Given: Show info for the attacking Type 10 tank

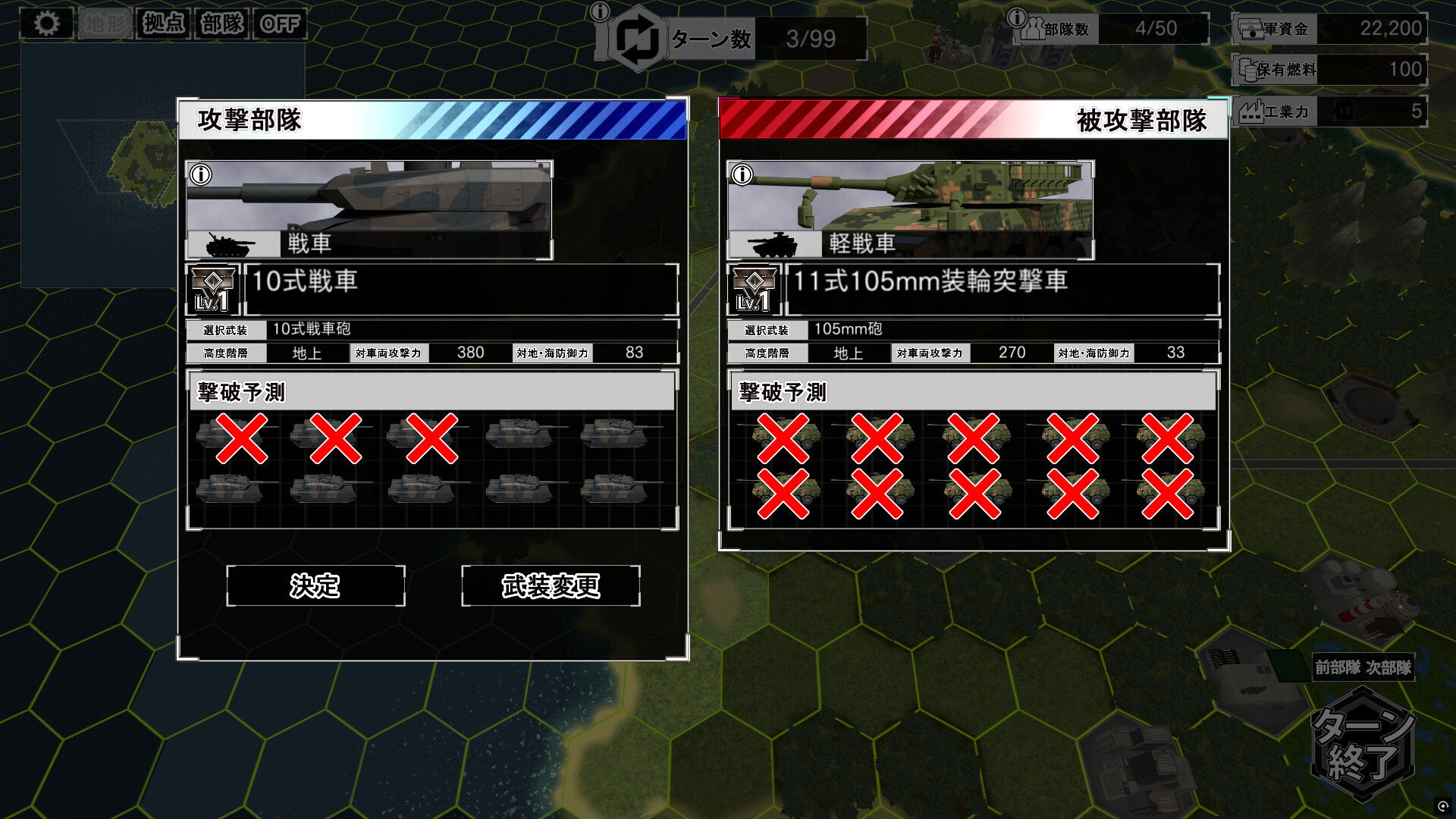Looking at the screenshot, I should coord(201,174).
